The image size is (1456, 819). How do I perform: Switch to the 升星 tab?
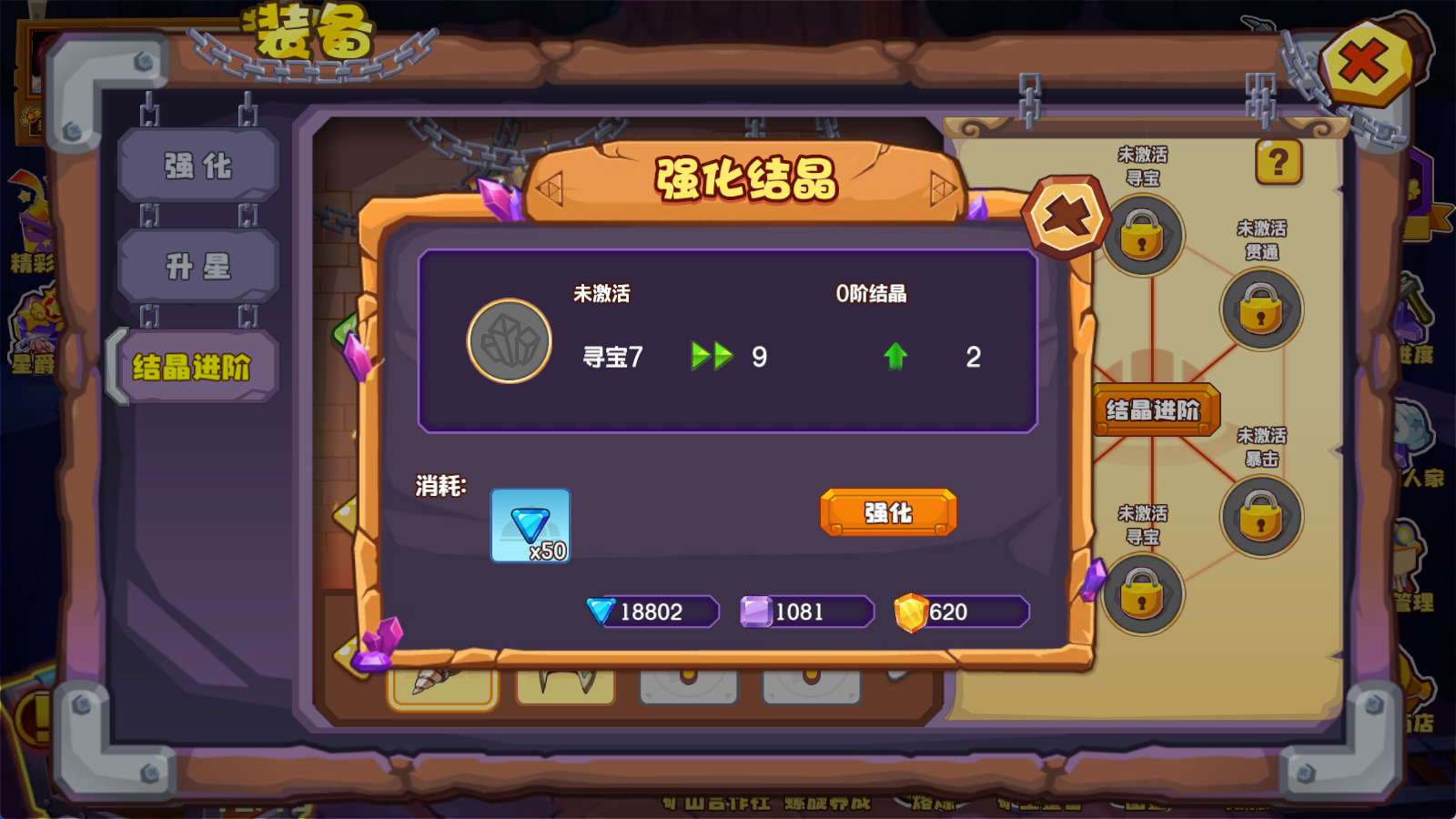(x=198, y=266)
